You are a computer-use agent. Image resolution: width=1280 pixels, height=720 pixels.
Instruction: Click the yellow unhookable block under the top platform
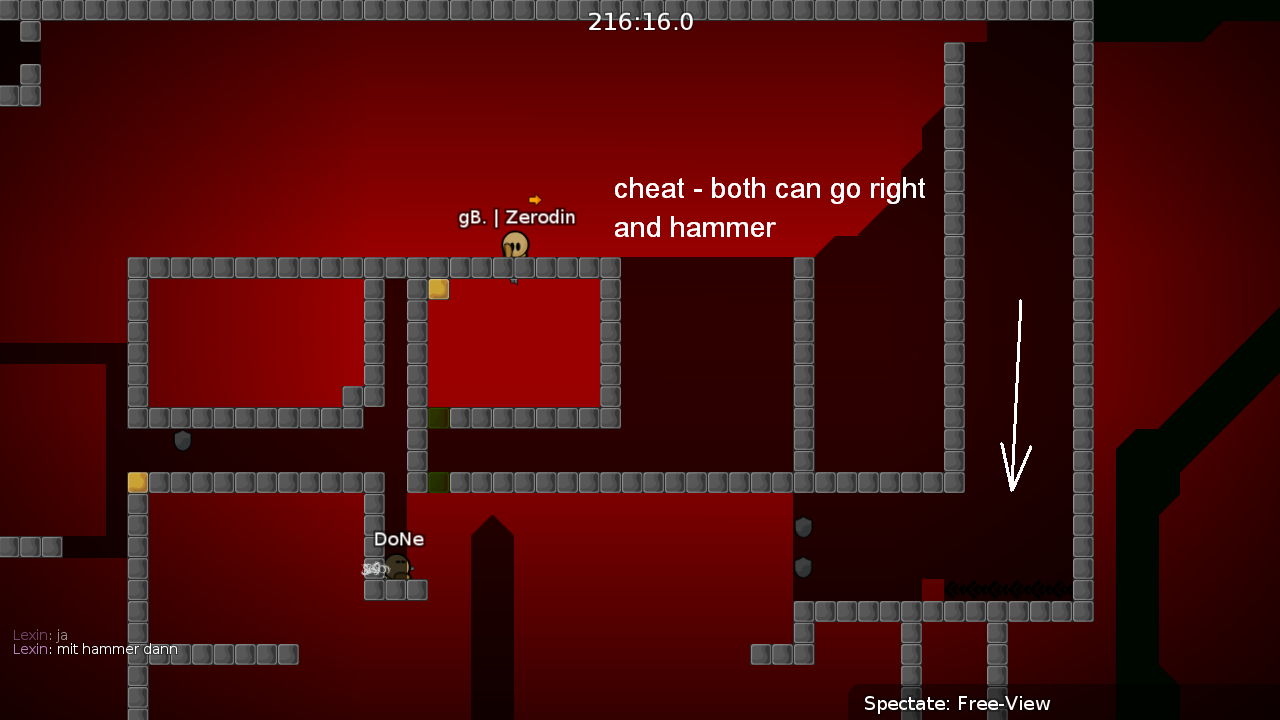(x=437, y=288)
